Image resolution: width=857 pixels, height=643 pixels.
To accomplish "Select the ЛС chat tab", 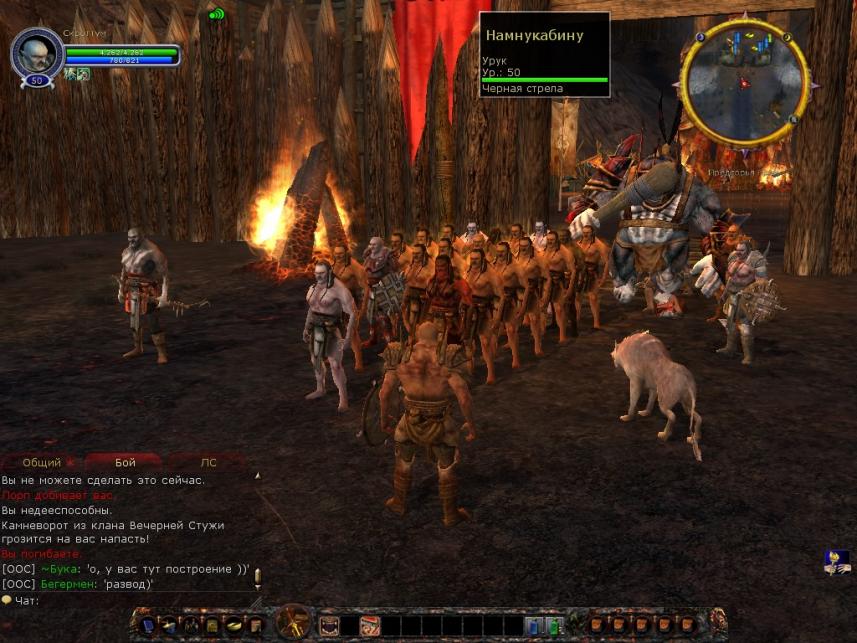I will click(208, 463).
